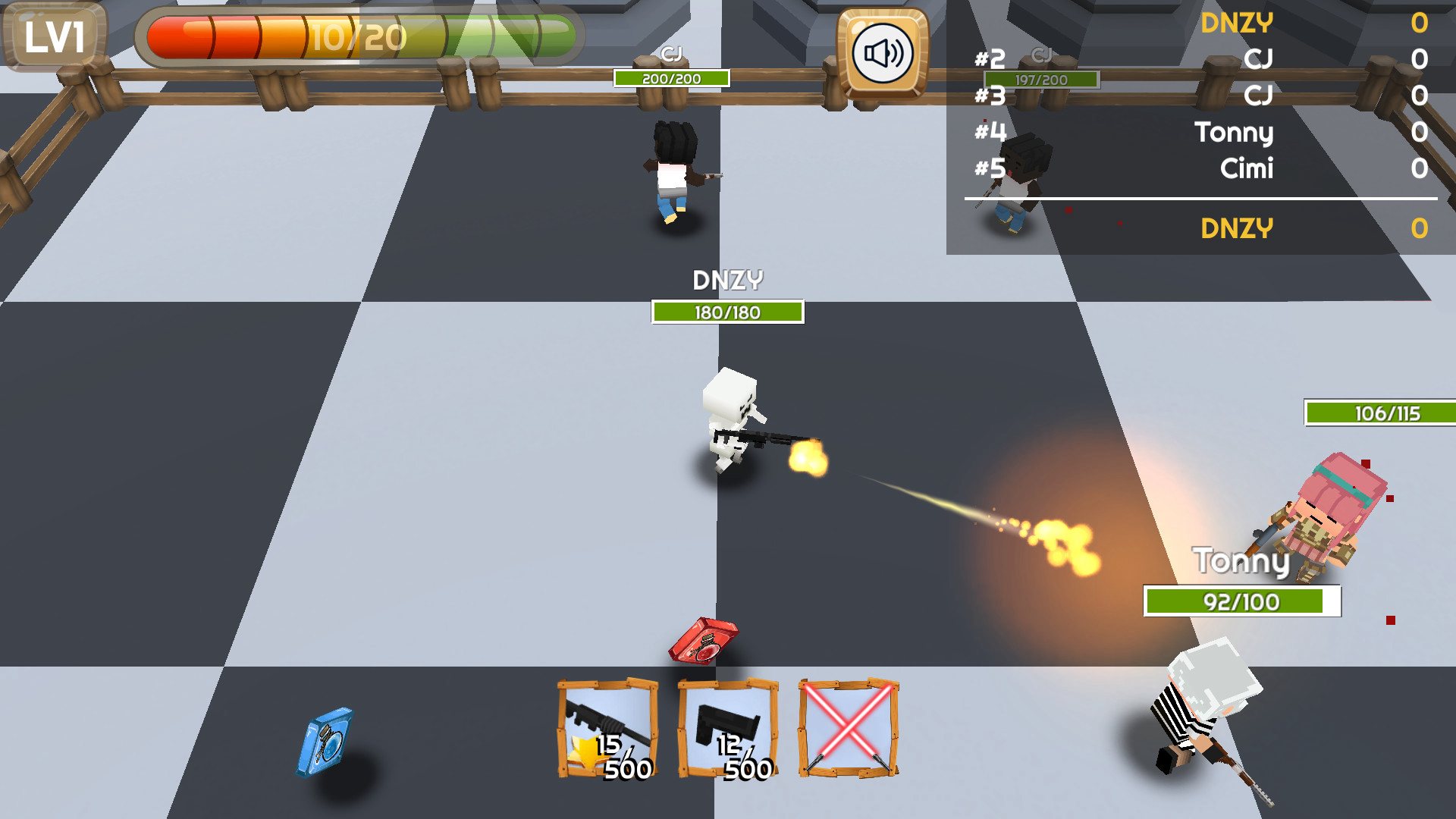1456x819 pixels.
Task: Select the machine gun weapon slot
Action: (x=607, y=729)
